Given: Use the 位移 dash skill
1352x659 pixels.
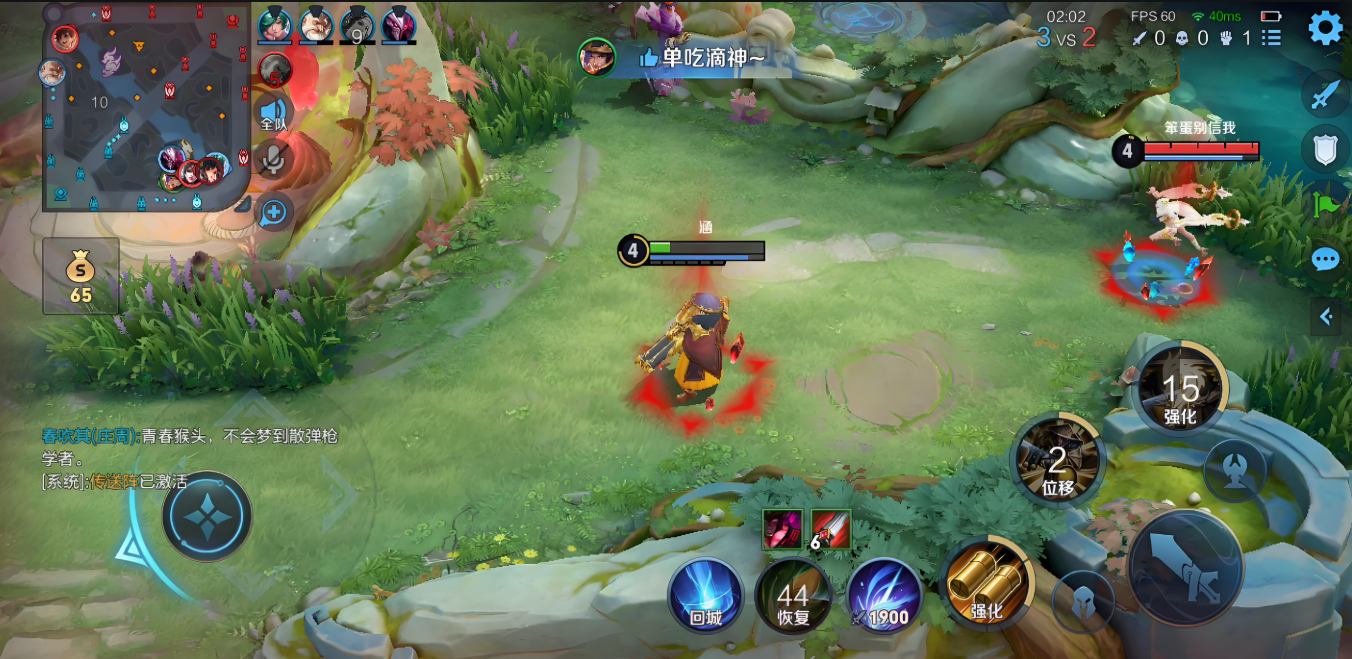Looking at the screenshot, I should tap(1057, 462).
